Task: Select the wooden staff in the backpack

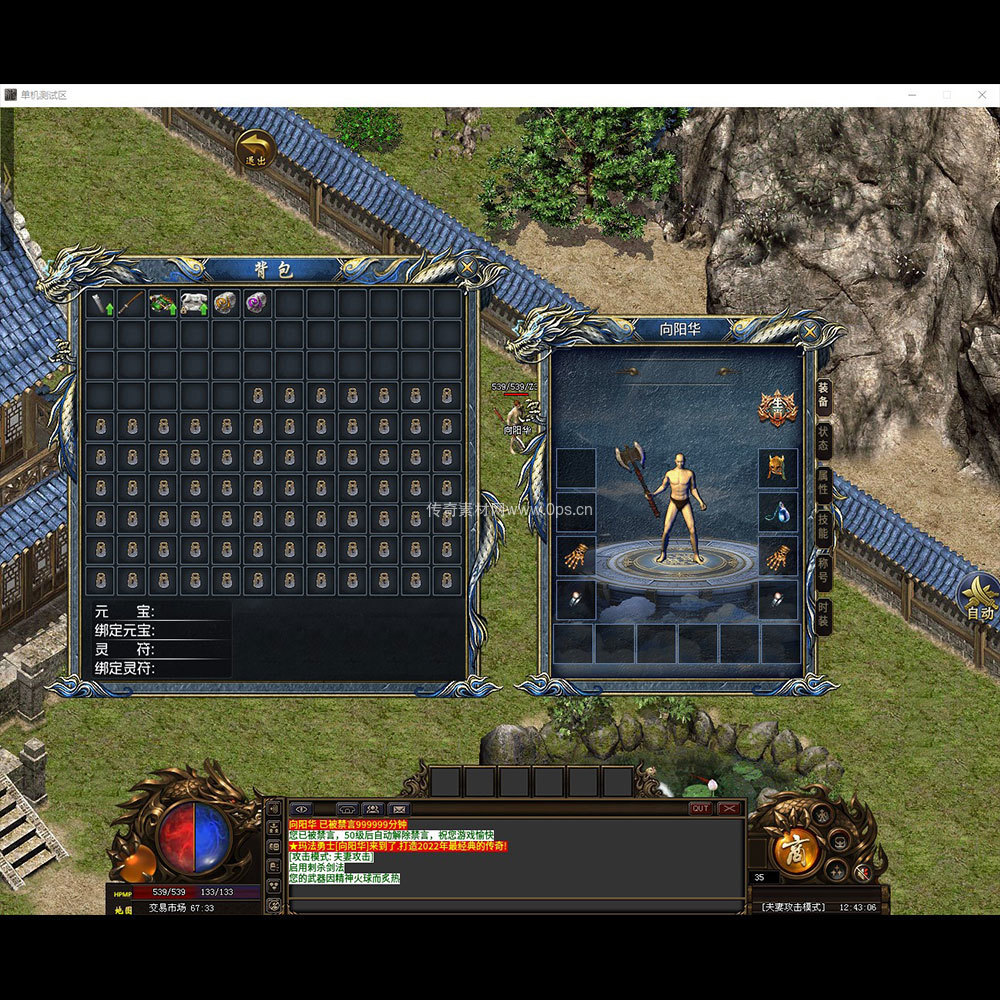Action: 131,303
